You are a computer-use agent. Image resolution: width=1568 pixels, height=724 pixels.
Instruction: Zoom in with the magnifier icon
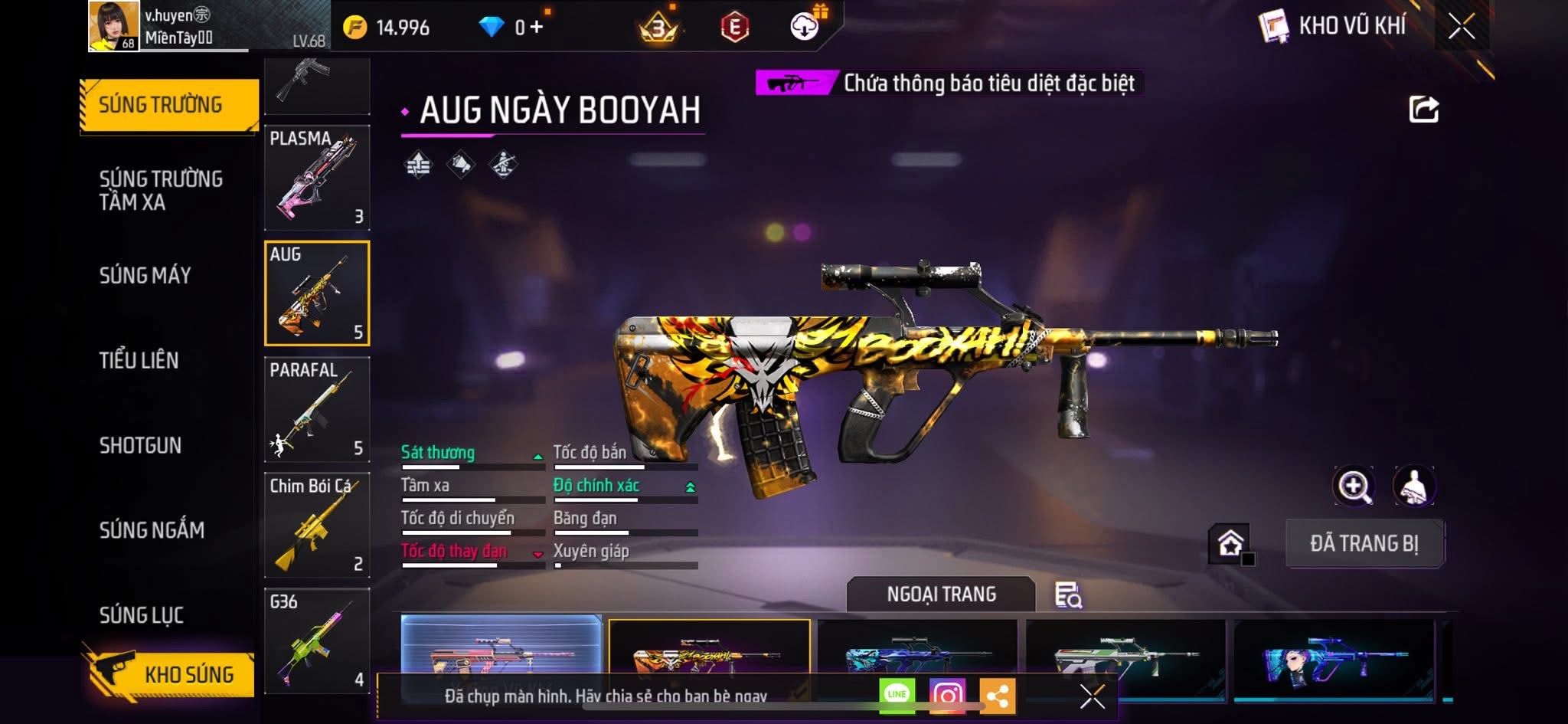pyautogui.click(x=1353, y=486)
